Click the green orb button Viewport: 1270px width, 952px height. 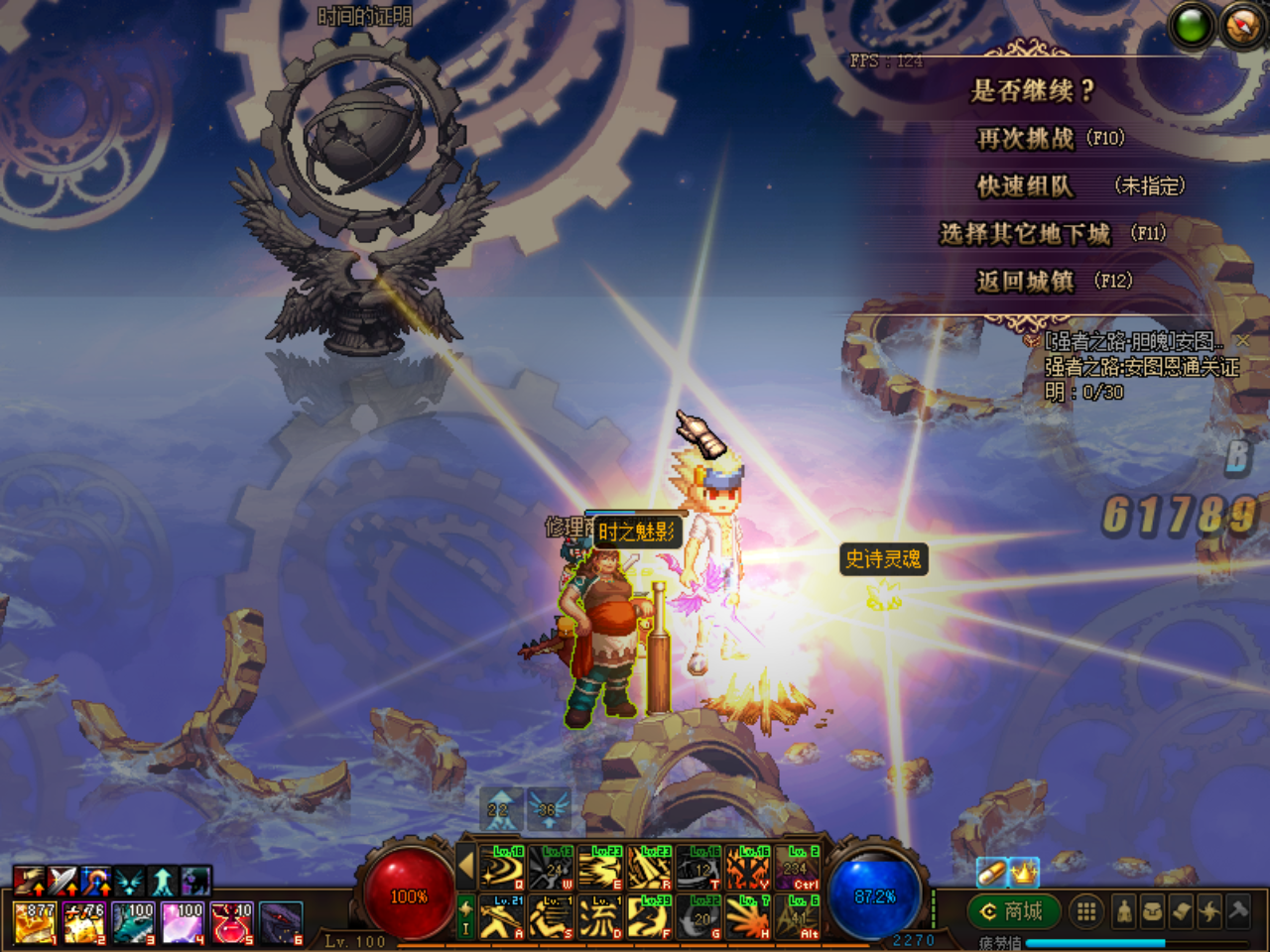1193,26
